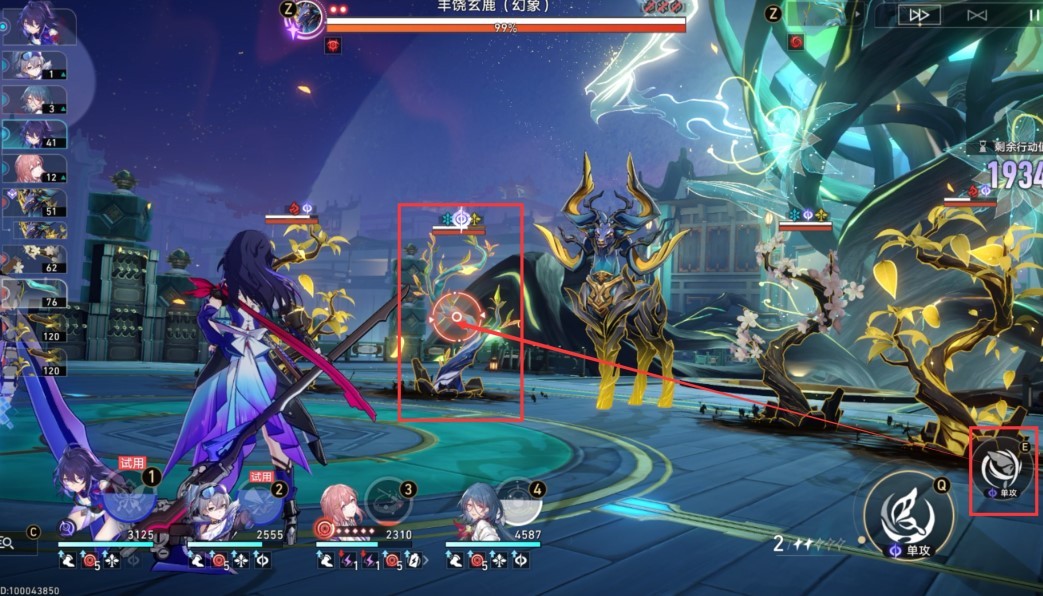Pause the battle

tap(1033, 15)
